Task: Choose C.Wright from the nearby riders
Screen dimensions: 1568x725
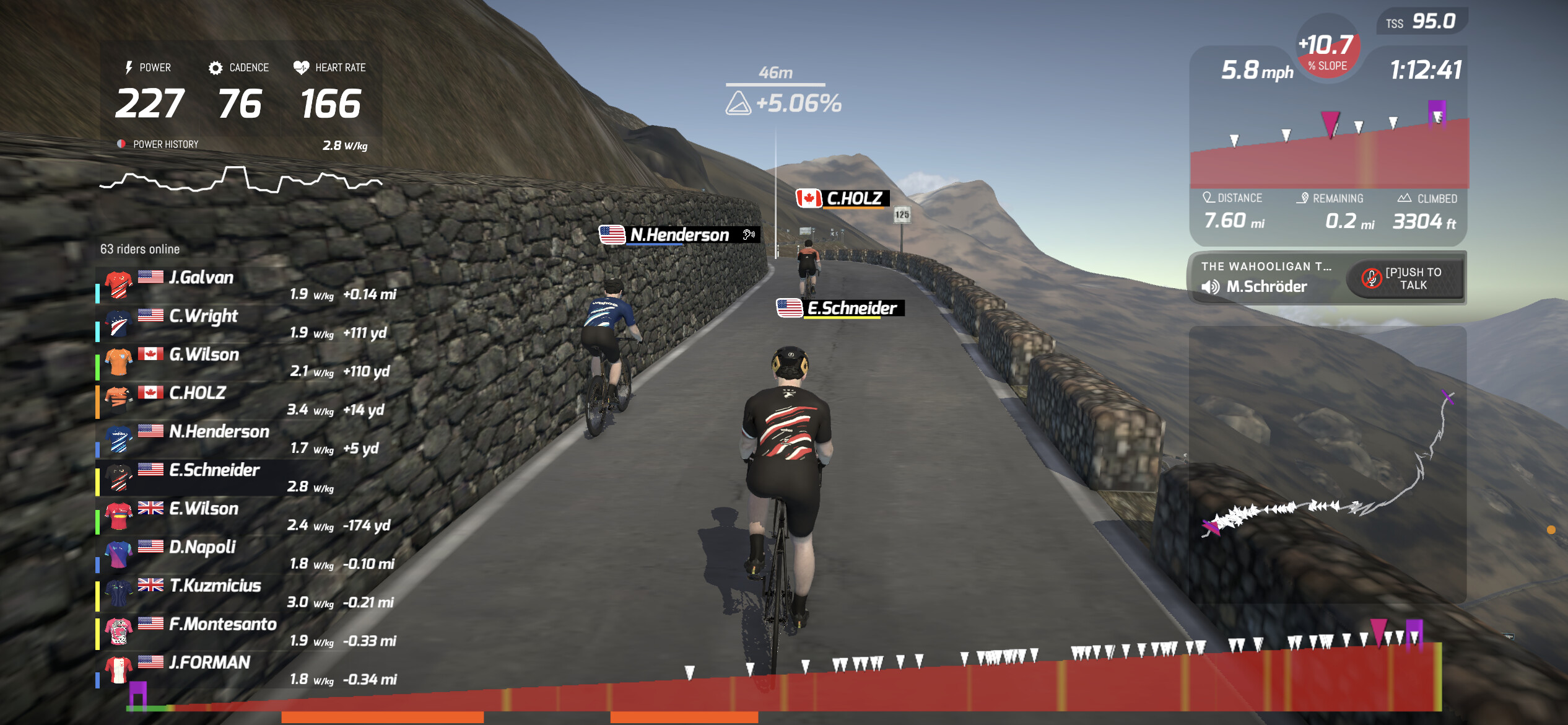Action: tap(248, 323)
